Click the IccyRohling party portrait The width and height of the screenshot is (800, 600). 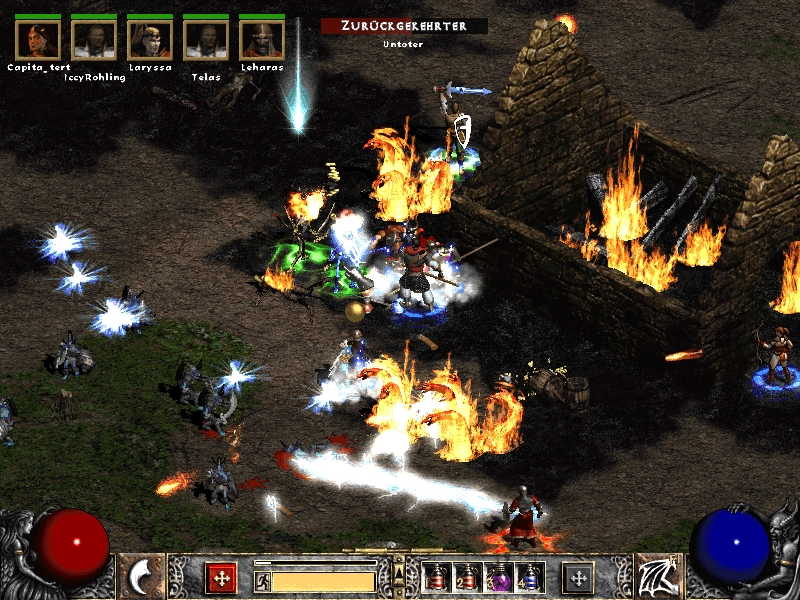94,39
